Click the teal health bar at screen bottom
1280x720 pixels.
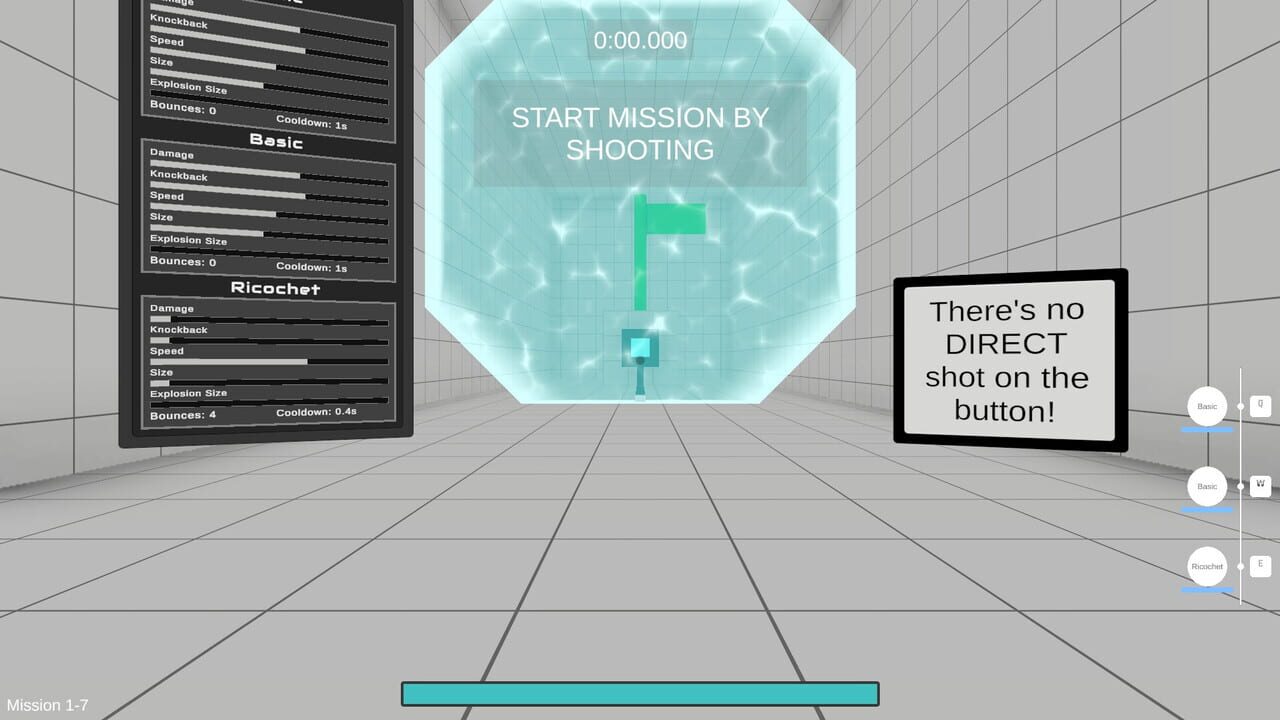coord(640,692)
